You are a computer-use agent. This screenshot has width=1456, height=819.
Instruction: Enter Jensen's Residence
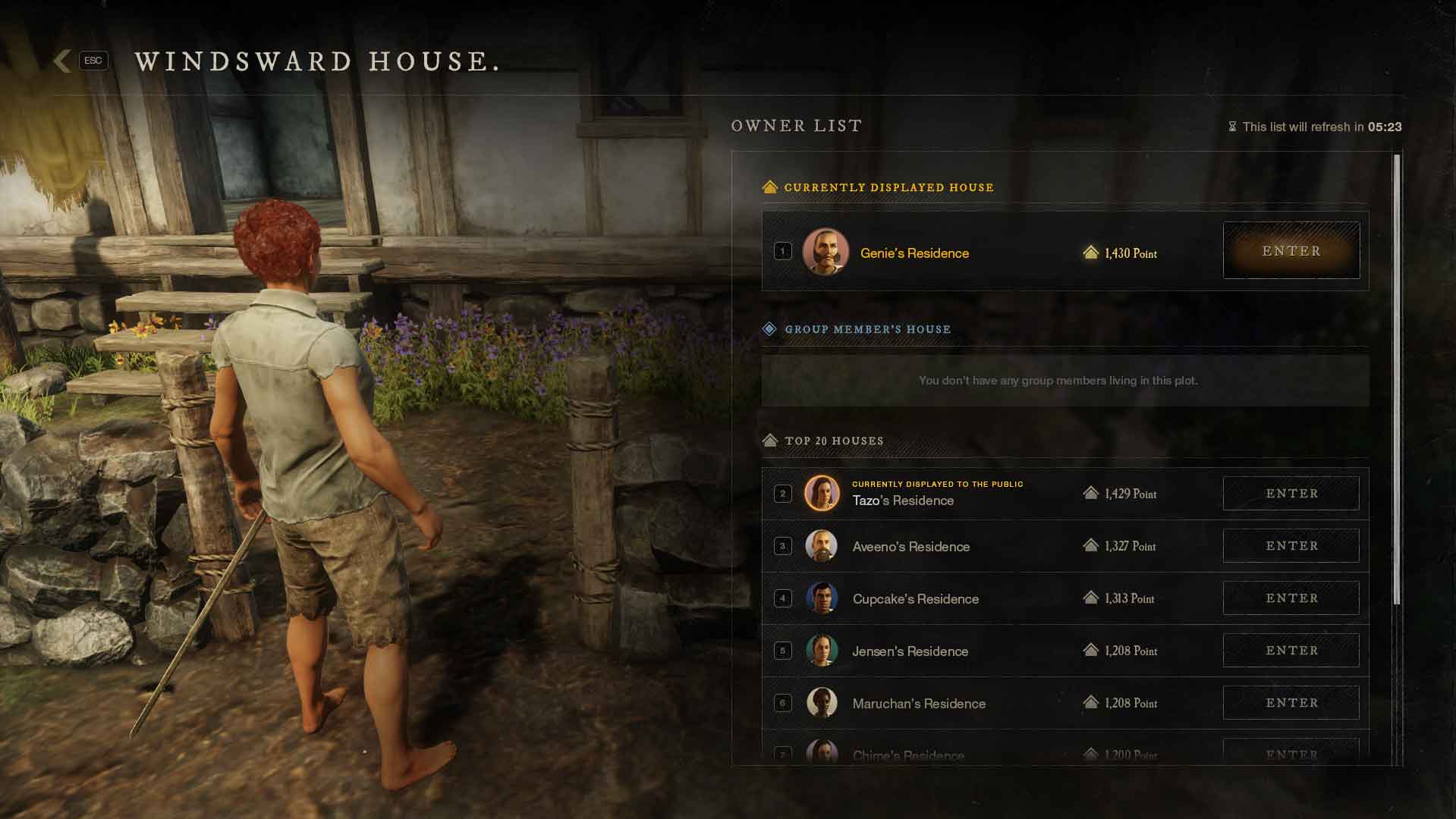(x=1291, y=651)
